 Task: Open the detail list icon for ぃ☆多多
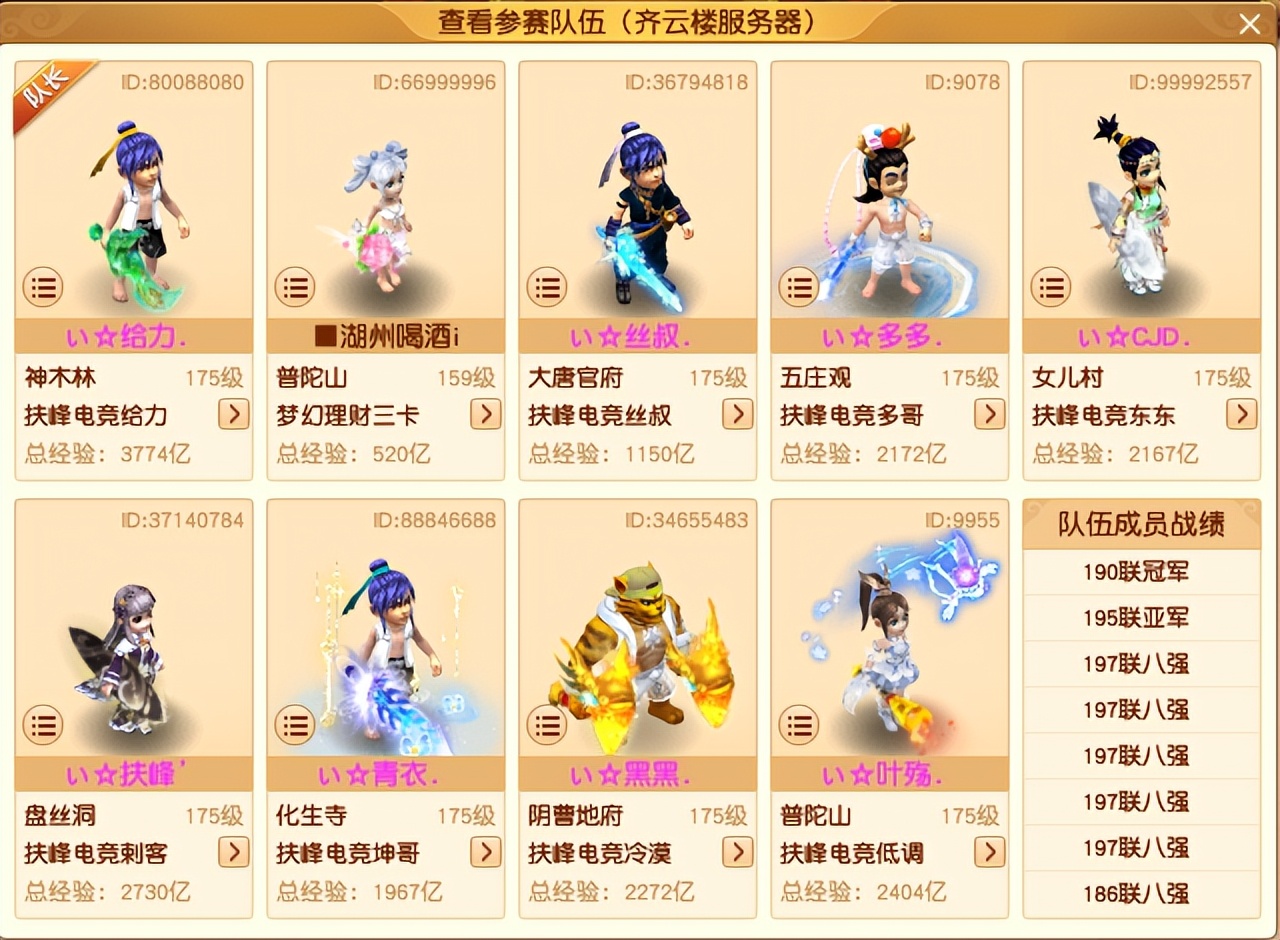point(799,287)
